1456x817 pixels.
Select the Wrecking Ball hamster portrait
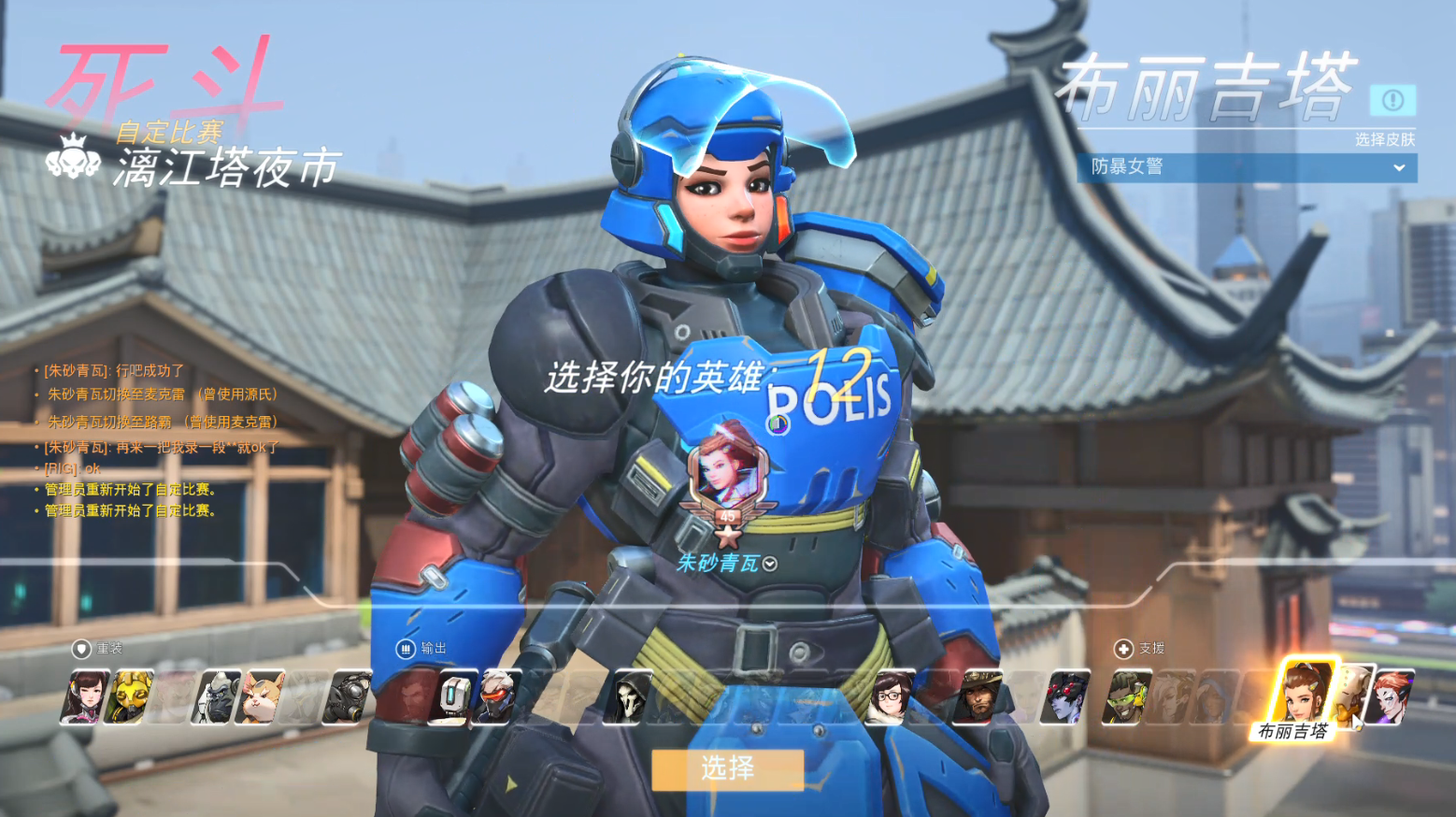(261, 697)
